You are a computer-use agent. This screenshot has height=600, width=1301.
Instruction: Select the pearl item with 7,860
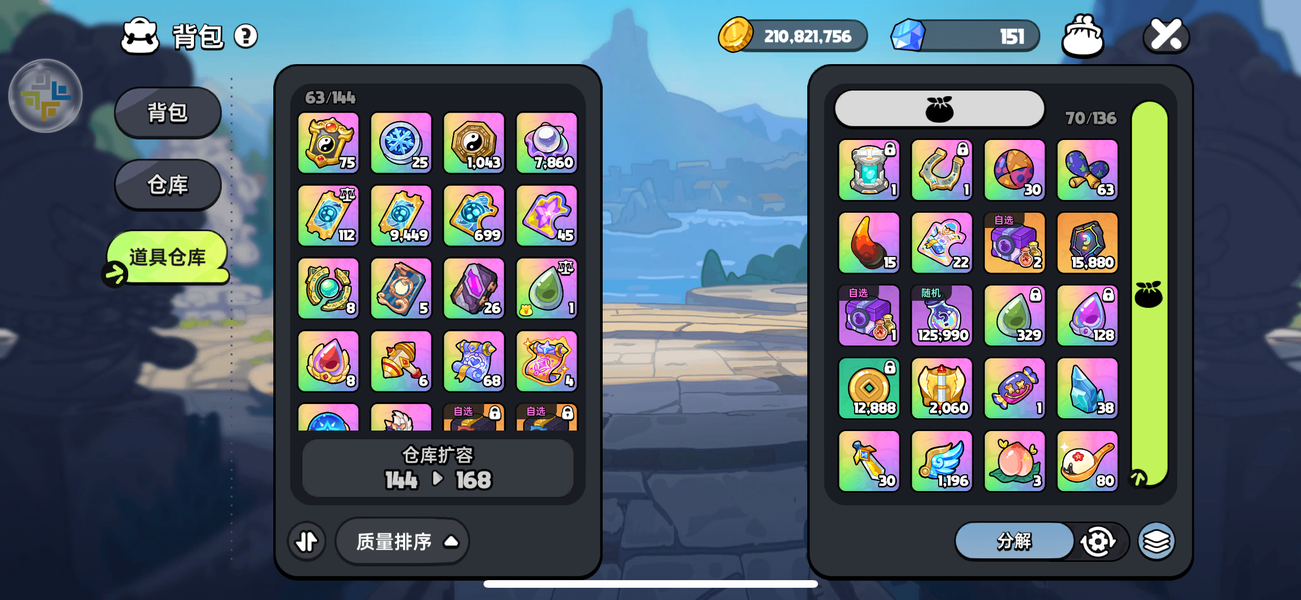click(x=547, y=143)
